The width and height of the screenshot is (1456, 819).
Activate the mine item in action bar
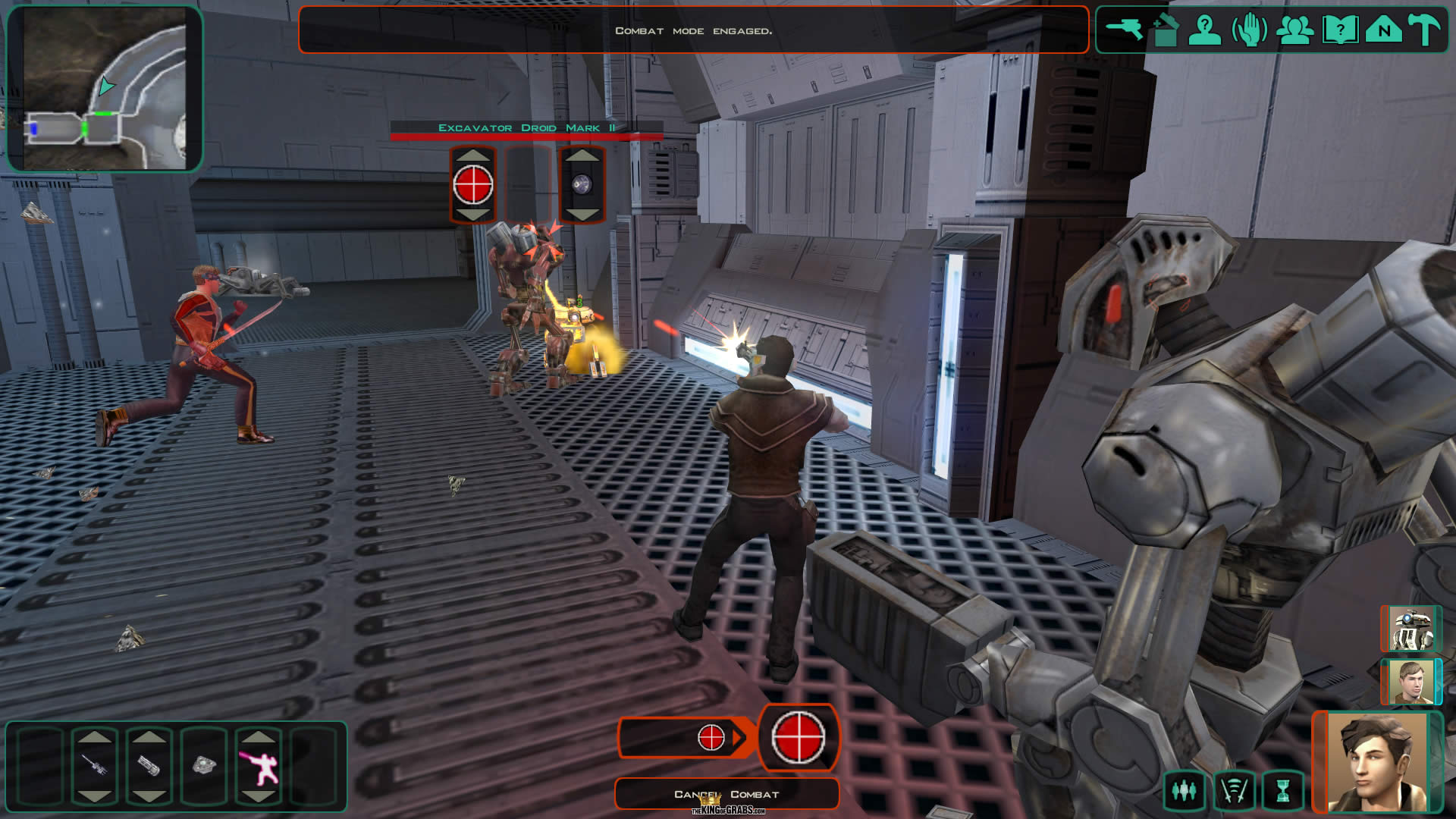[x=204, y=764]
